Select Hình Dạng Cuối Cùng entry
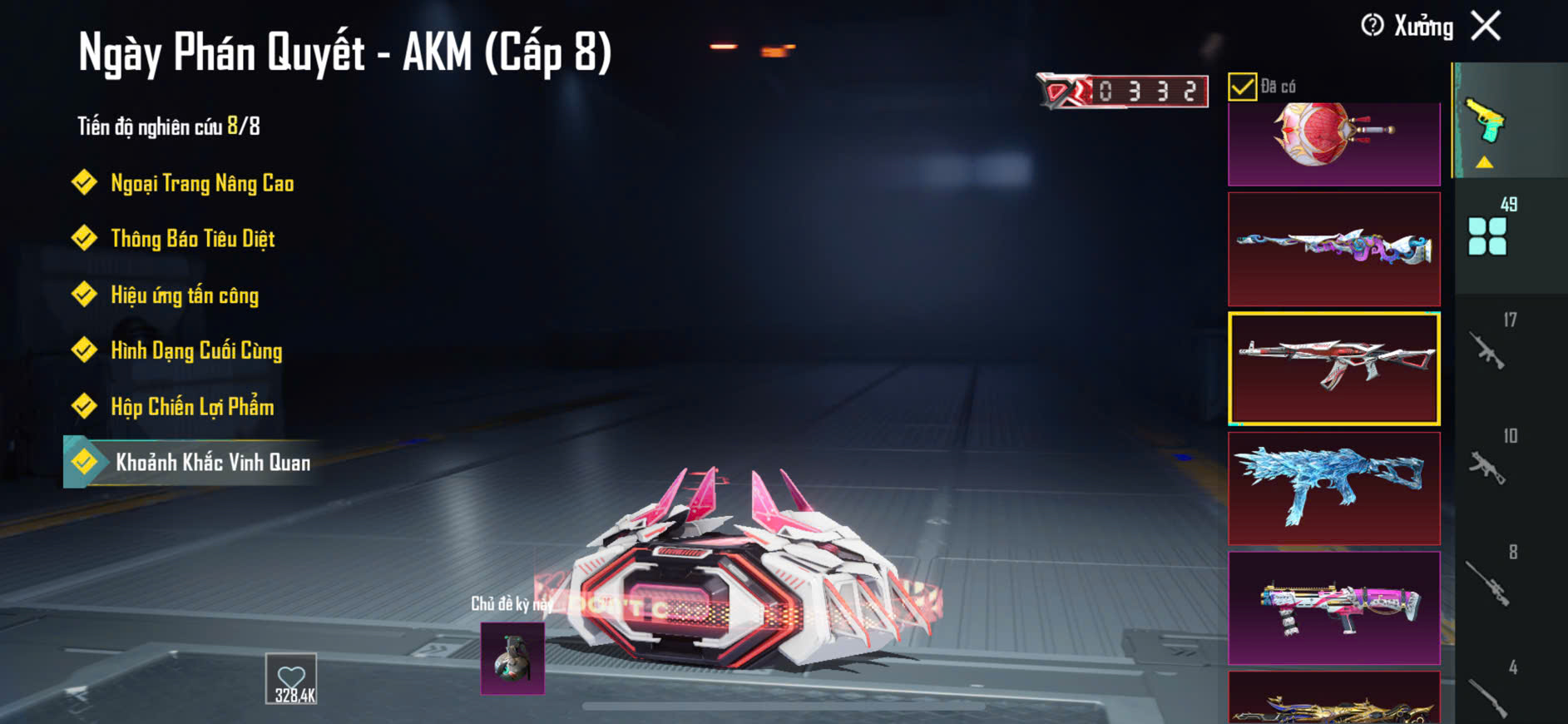The image size is (1568, 724). coord(196,350)
